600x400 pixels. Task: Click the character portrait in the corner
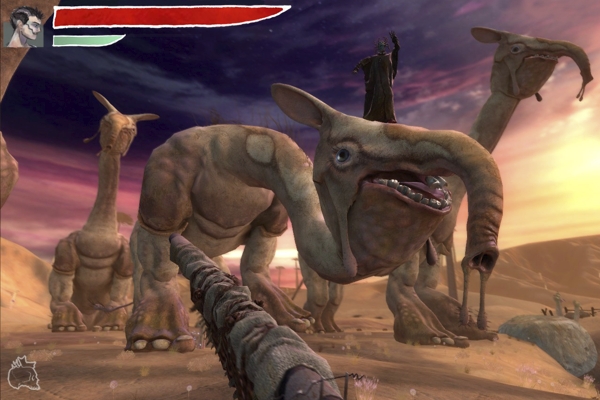coord(24,26)
